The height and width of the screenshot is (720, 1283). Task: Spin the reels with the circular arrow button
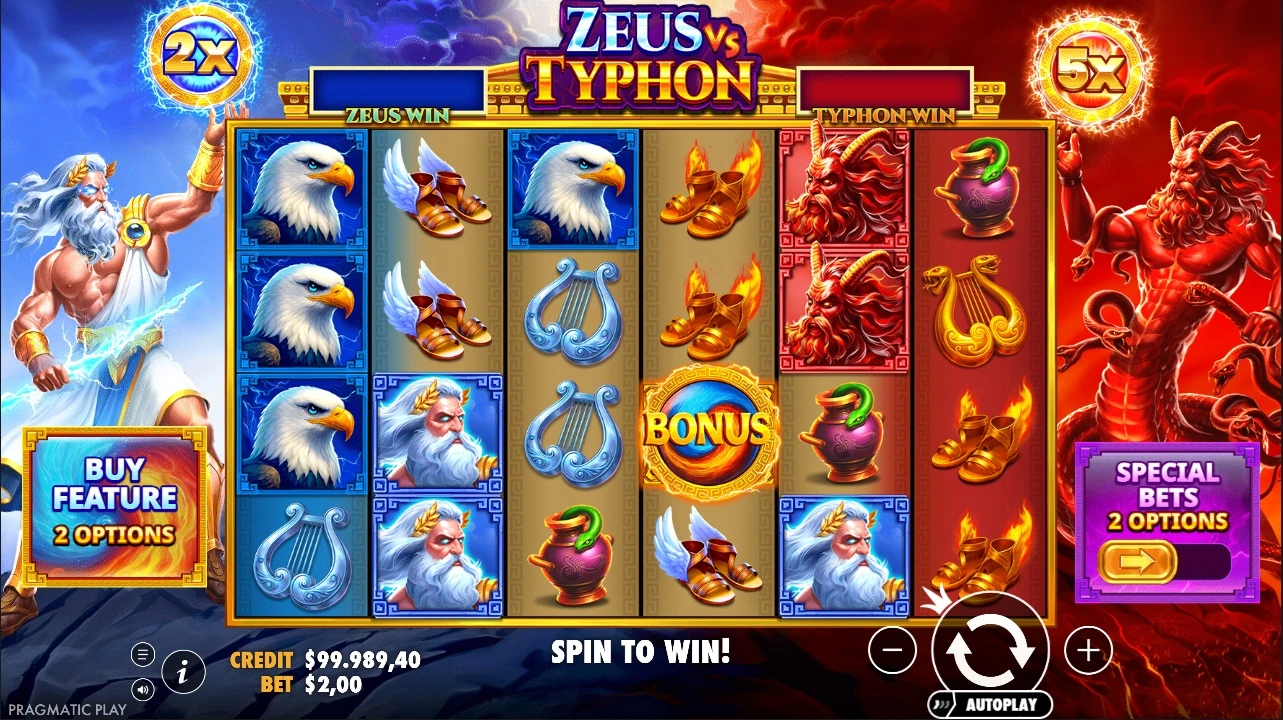[989, 650]
